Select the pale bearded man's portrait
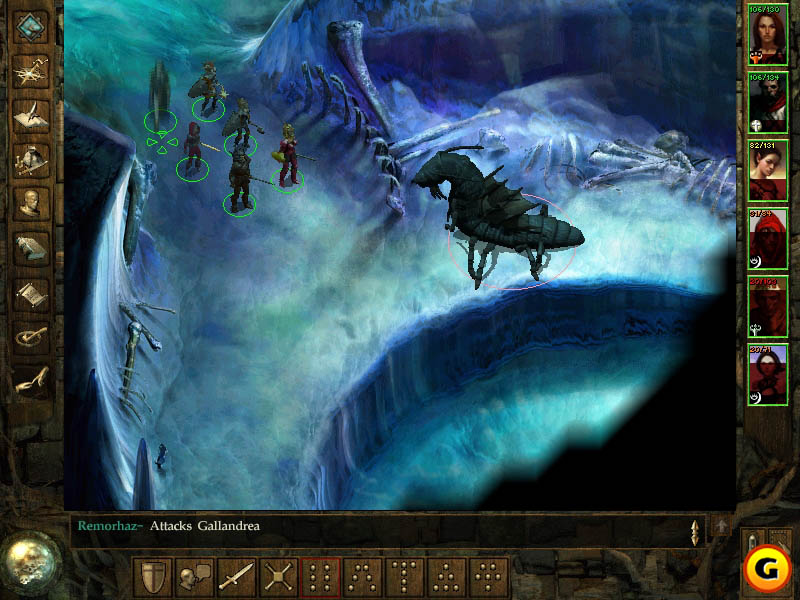Screen dimensions: 800x600 768,103
